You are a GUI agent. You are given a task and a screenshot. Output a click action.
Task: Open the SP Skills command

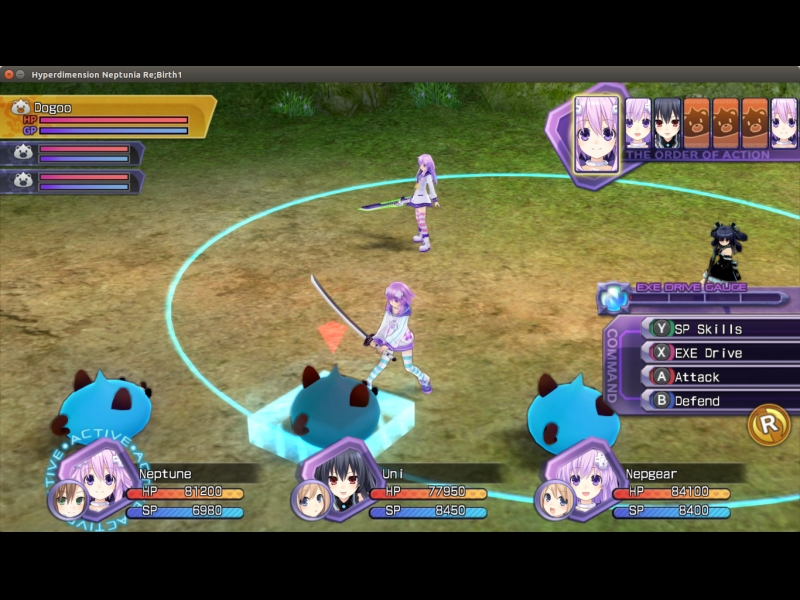click(708, 329)
